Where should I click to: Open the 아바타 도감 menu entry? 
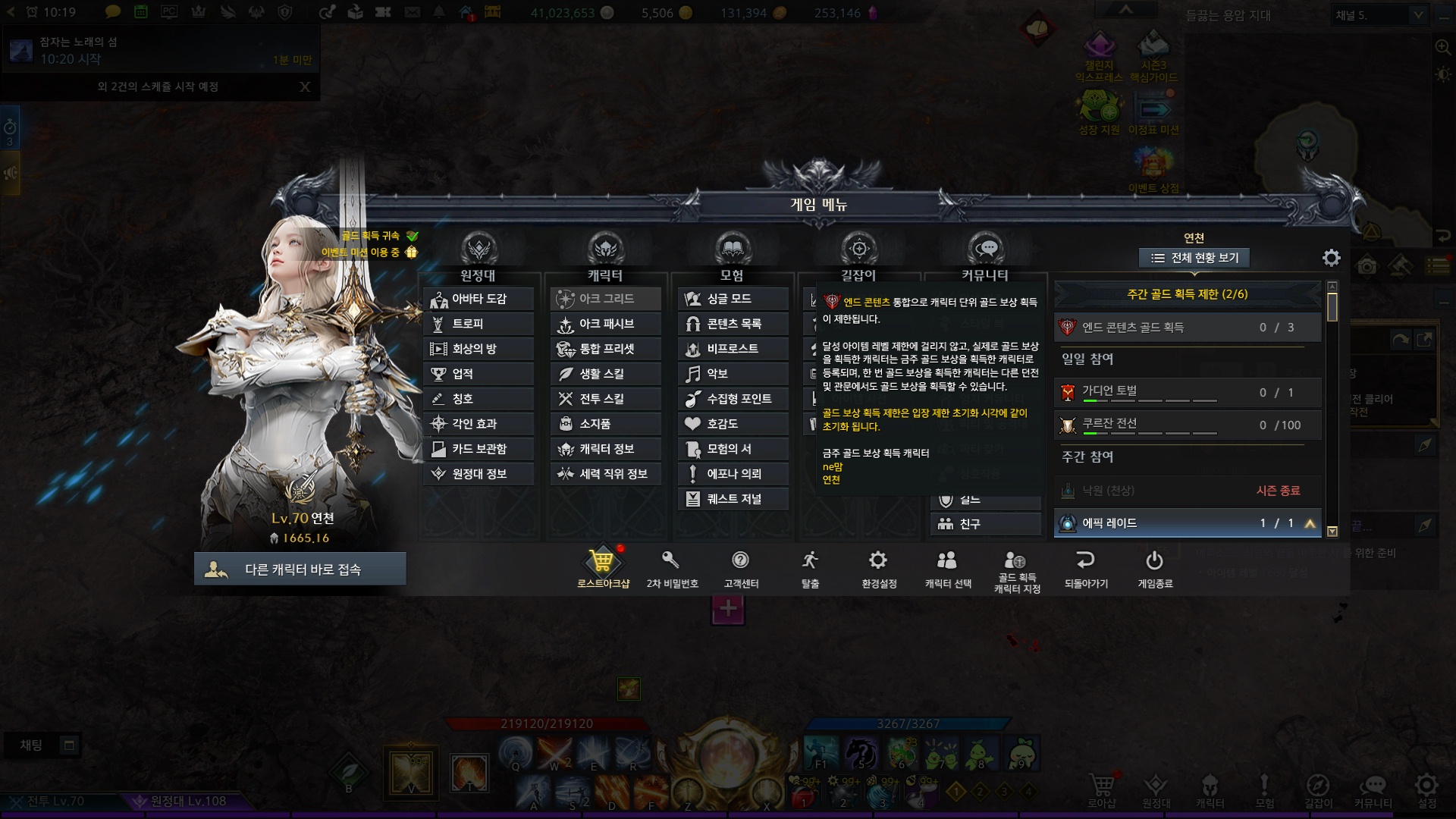[x=479, y=299]
